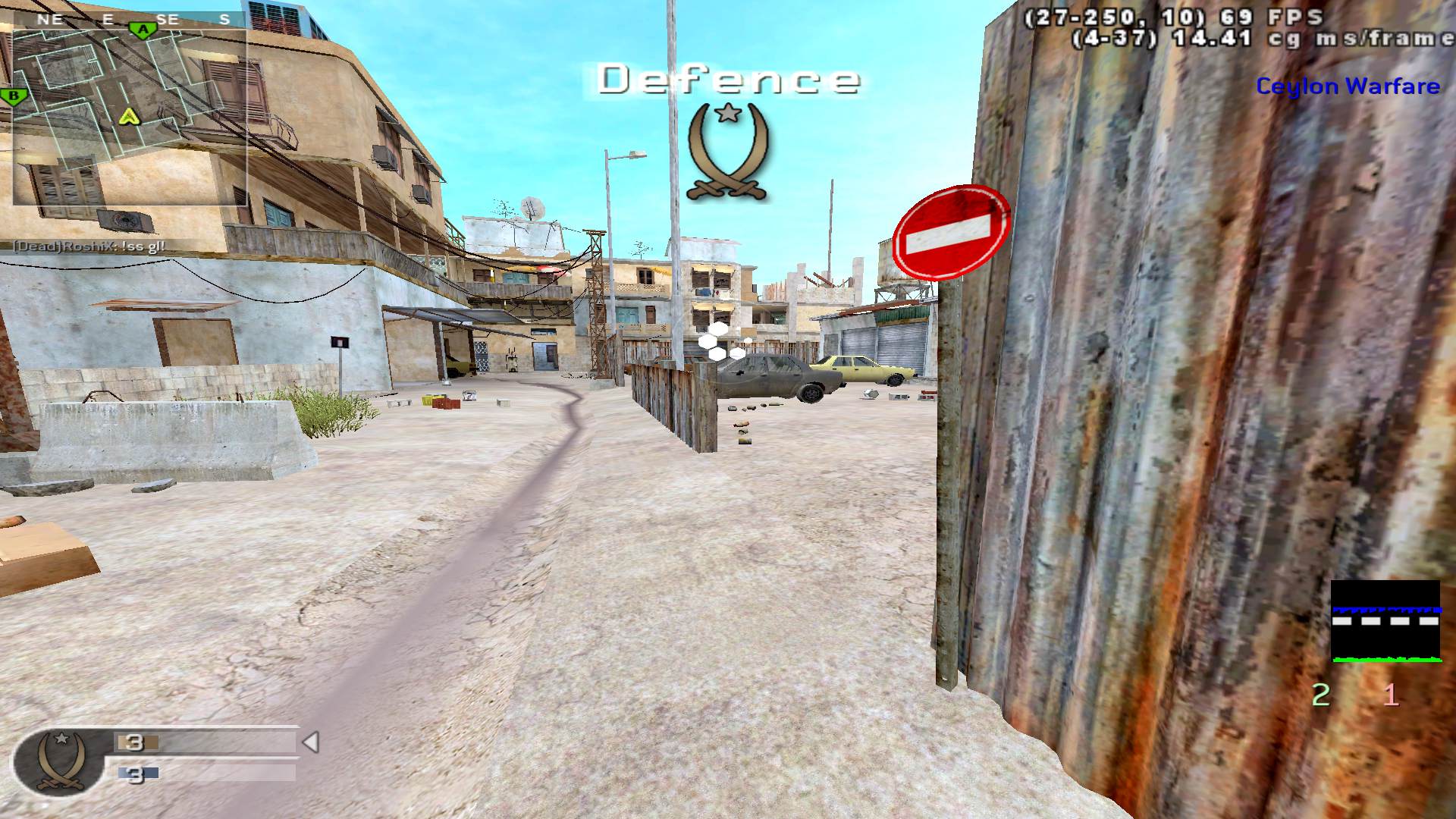The width and height of the screenshot is (1456, 819).
Task: Click the black lagometer network graph
Action: (1385, 621)
